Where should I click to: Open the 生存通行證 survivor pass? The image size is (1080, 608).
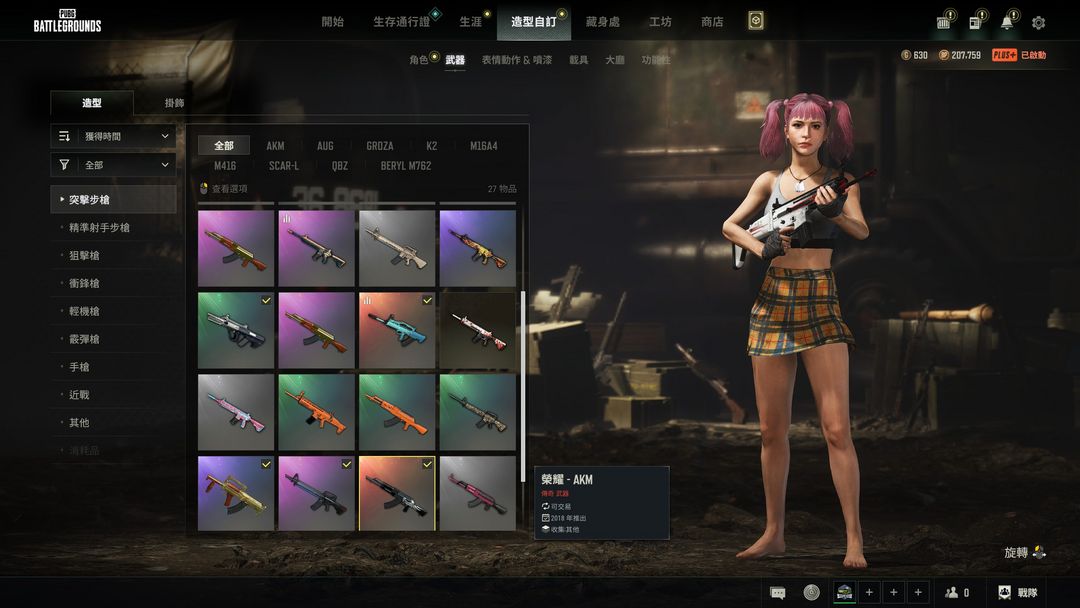tap(401, 22)
